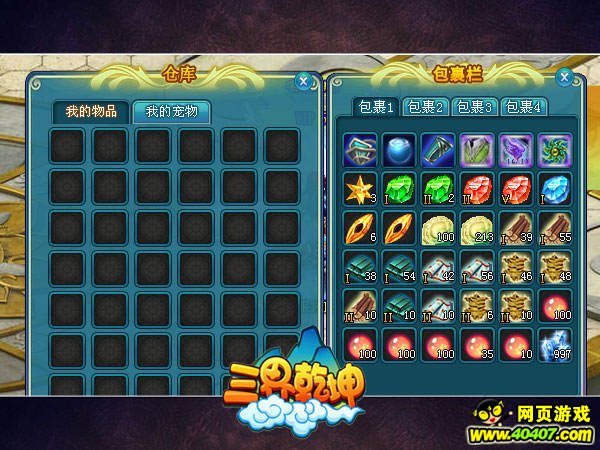The width and height of the screenshot is (600, 450).
Task: Select the red orb stack of 35
Action: [x=475, y=344]
